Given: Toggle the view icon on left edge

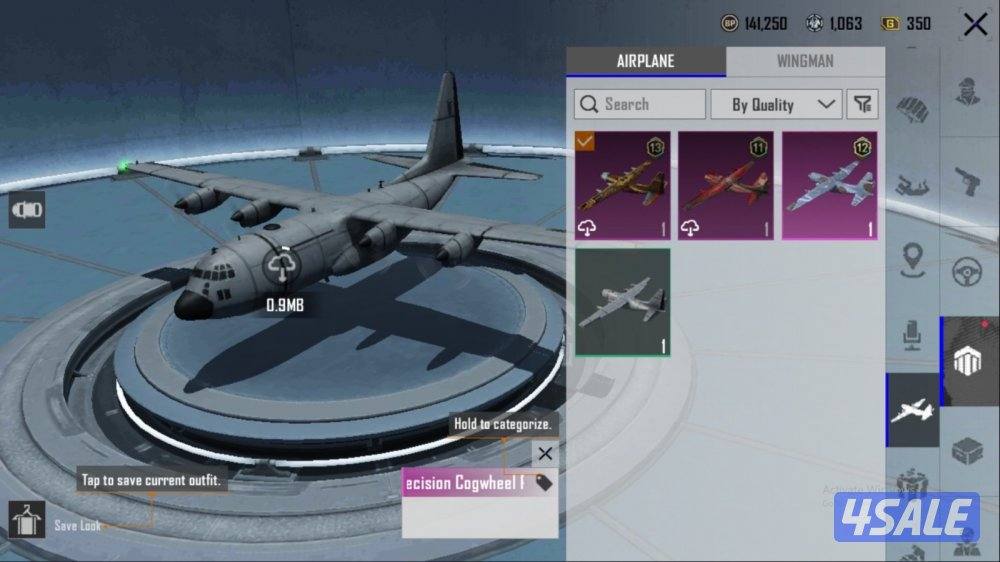Looking at the screenshot, I should 27,209.
